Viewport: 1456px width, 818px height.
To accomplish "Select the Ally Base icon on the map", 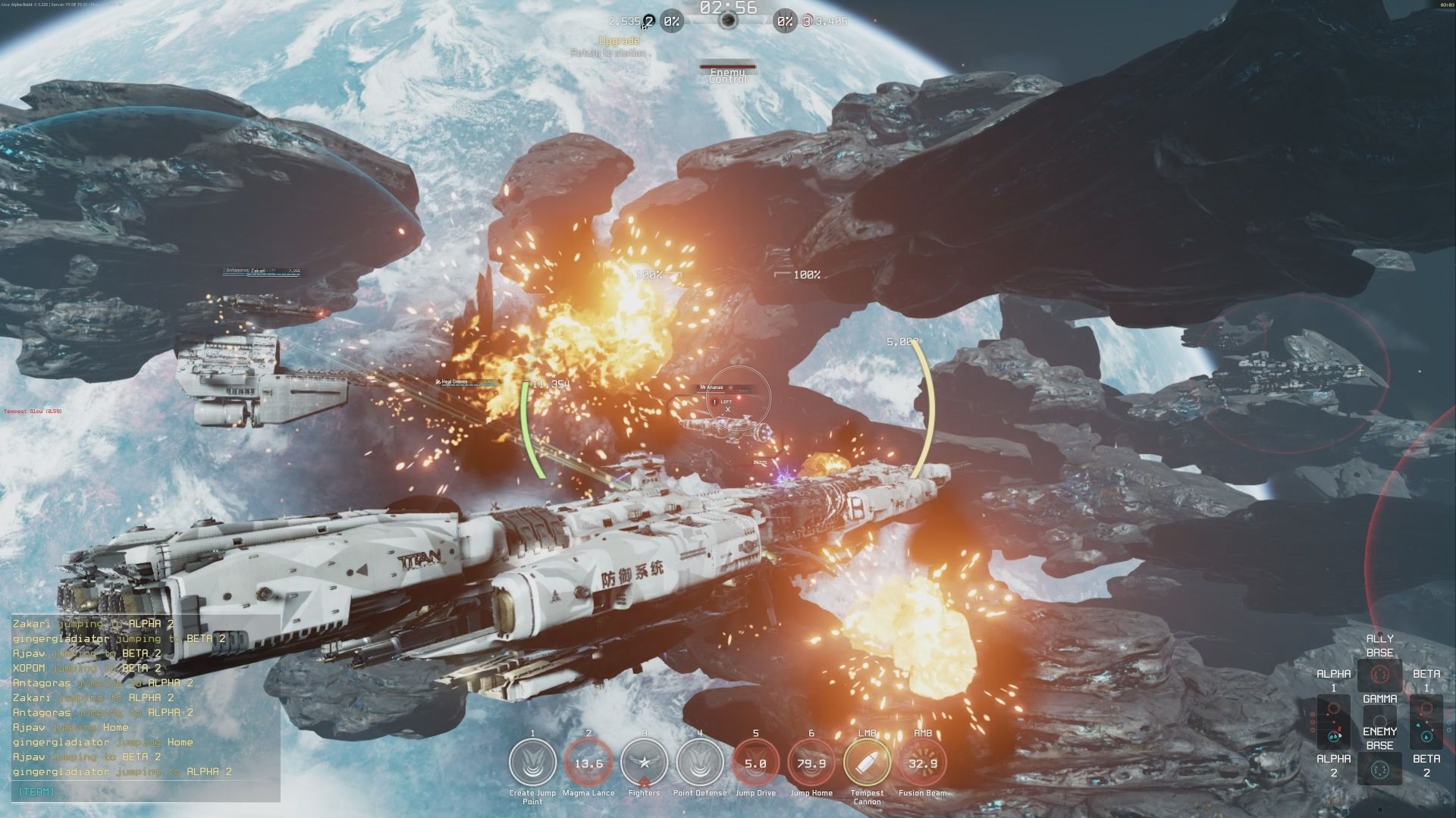I will (1380, 675).
